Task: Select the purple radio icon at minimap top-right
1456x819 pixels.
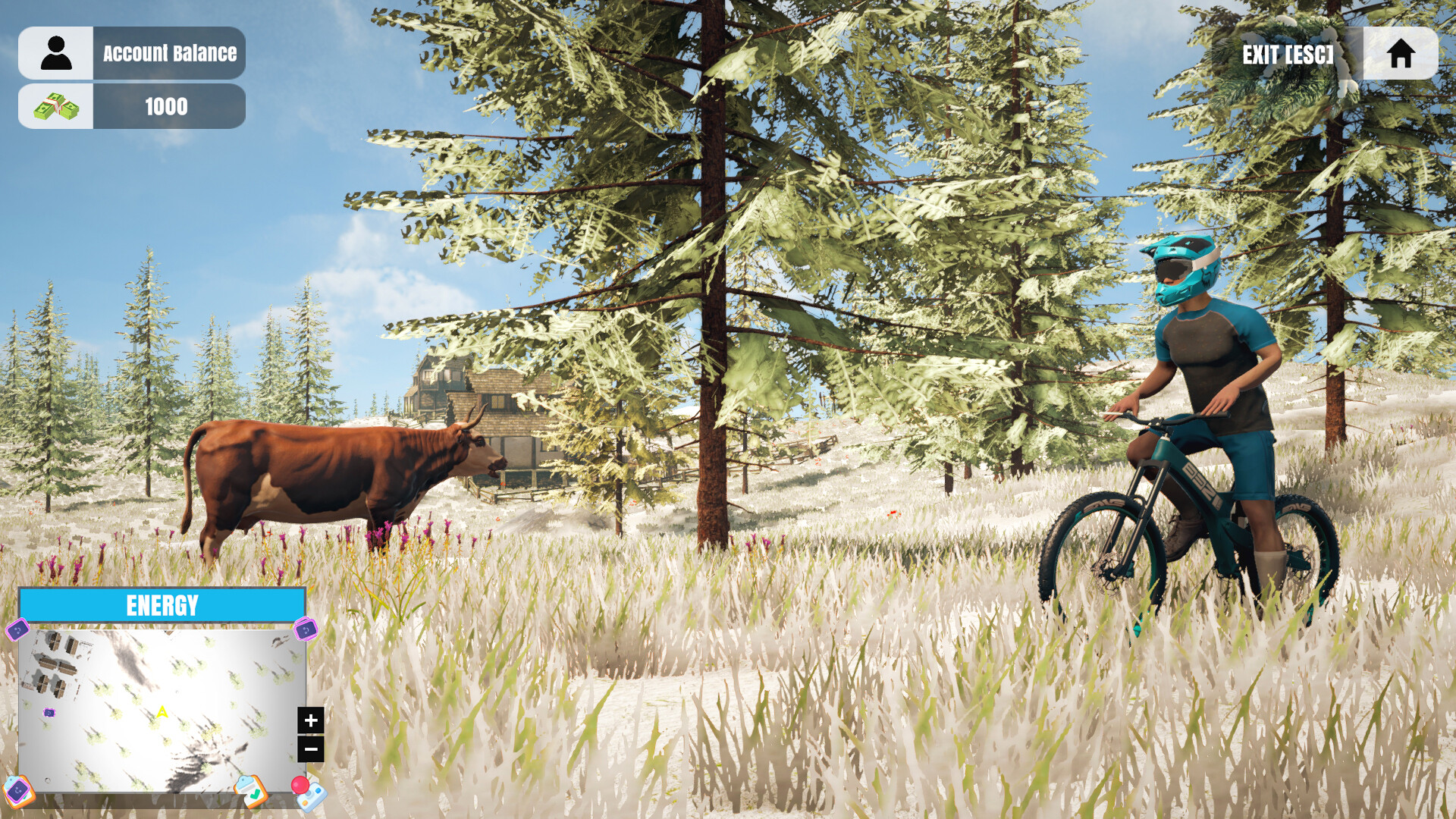Action: [x=305, y=629]
